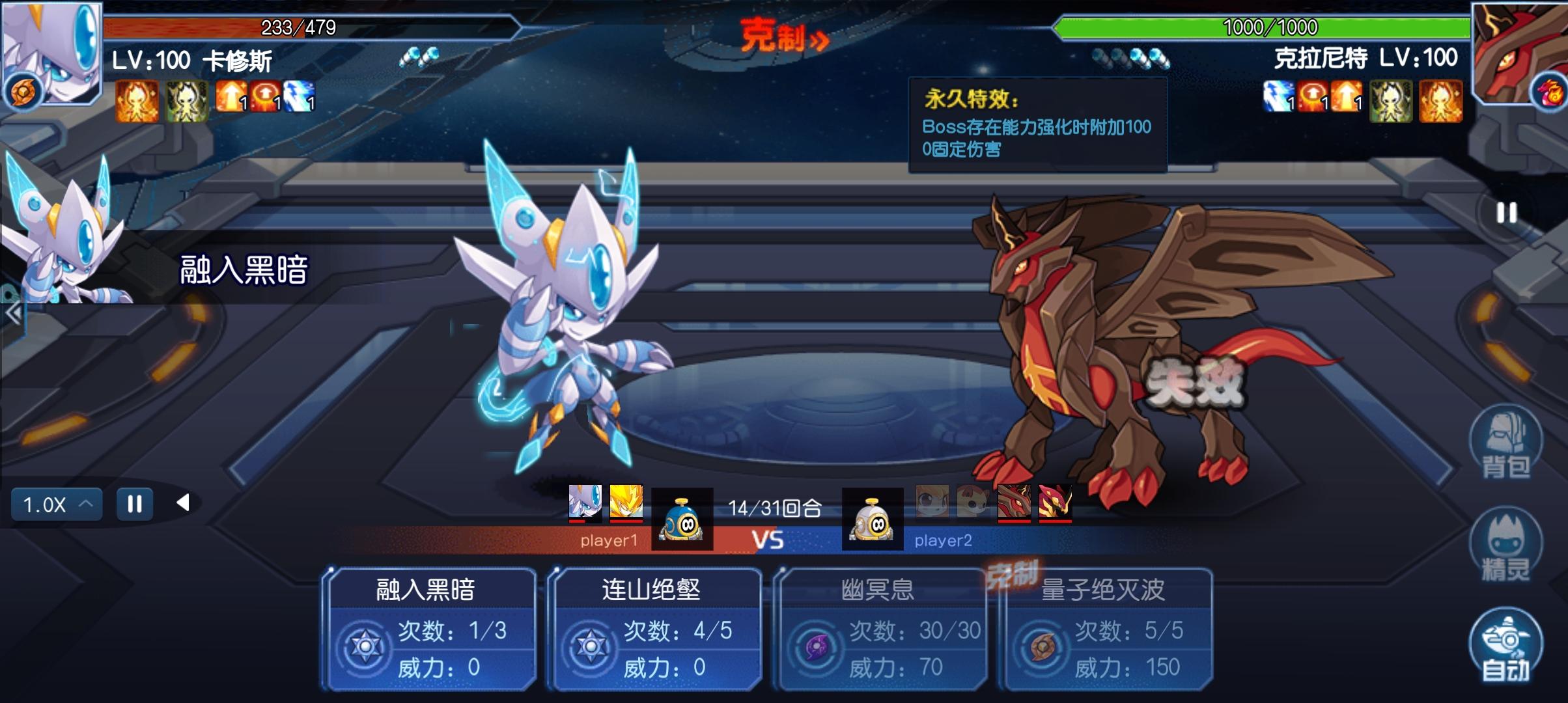Switch to the player1 team panel
This screenshot has width=1568, height=703.
[x=608, y=540]
